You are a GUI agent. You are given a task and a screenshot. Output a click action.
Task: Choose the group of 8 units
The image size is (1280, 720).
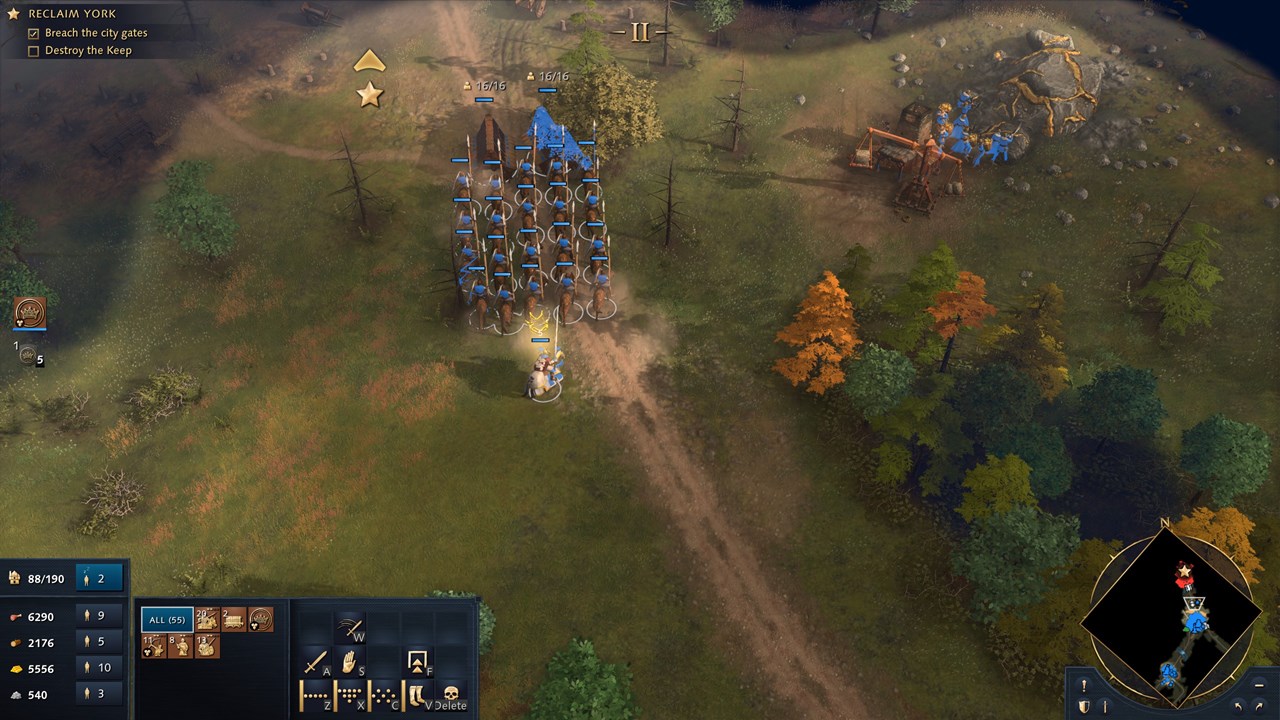point(180,646)
